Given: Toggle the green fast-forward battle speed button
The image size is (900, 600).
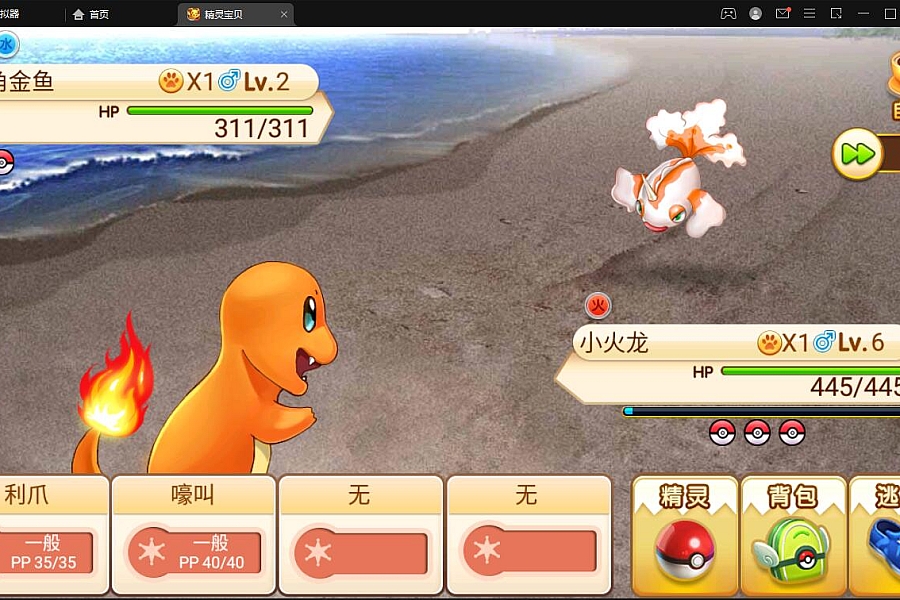Looking at the screenshot, I should (857, 155).
